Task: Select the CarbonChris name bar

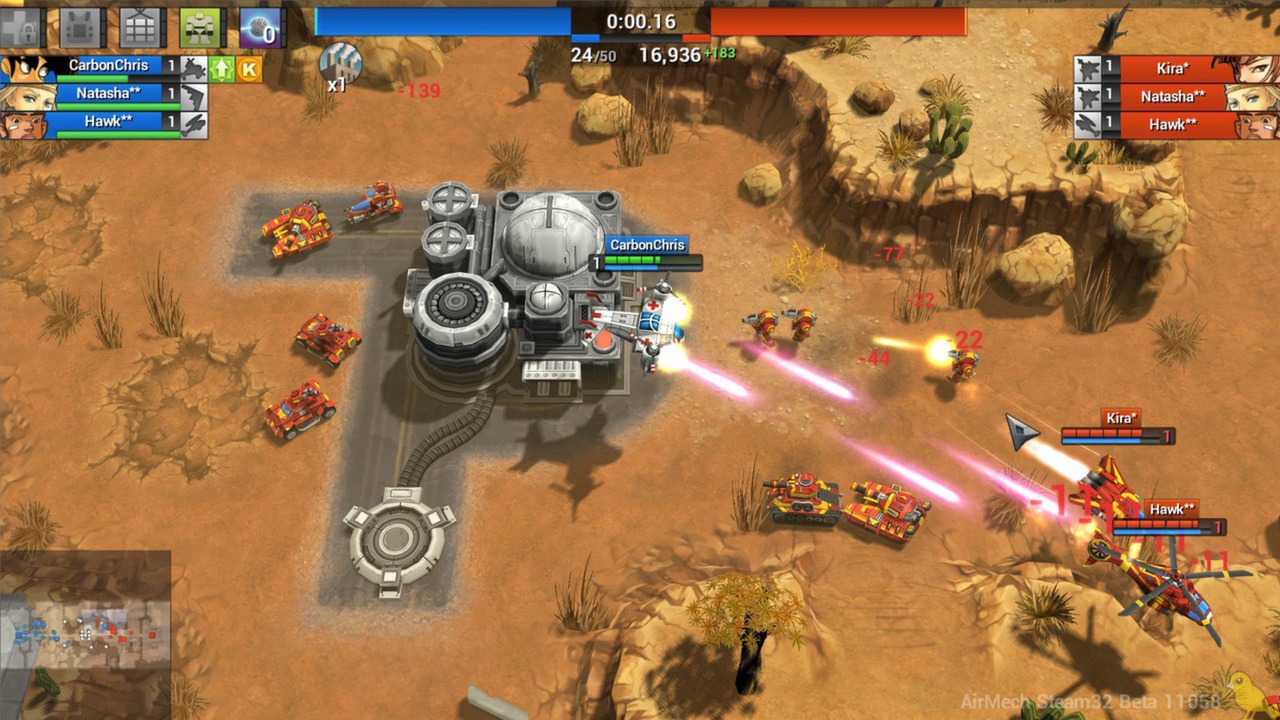Action: (109, 65)
